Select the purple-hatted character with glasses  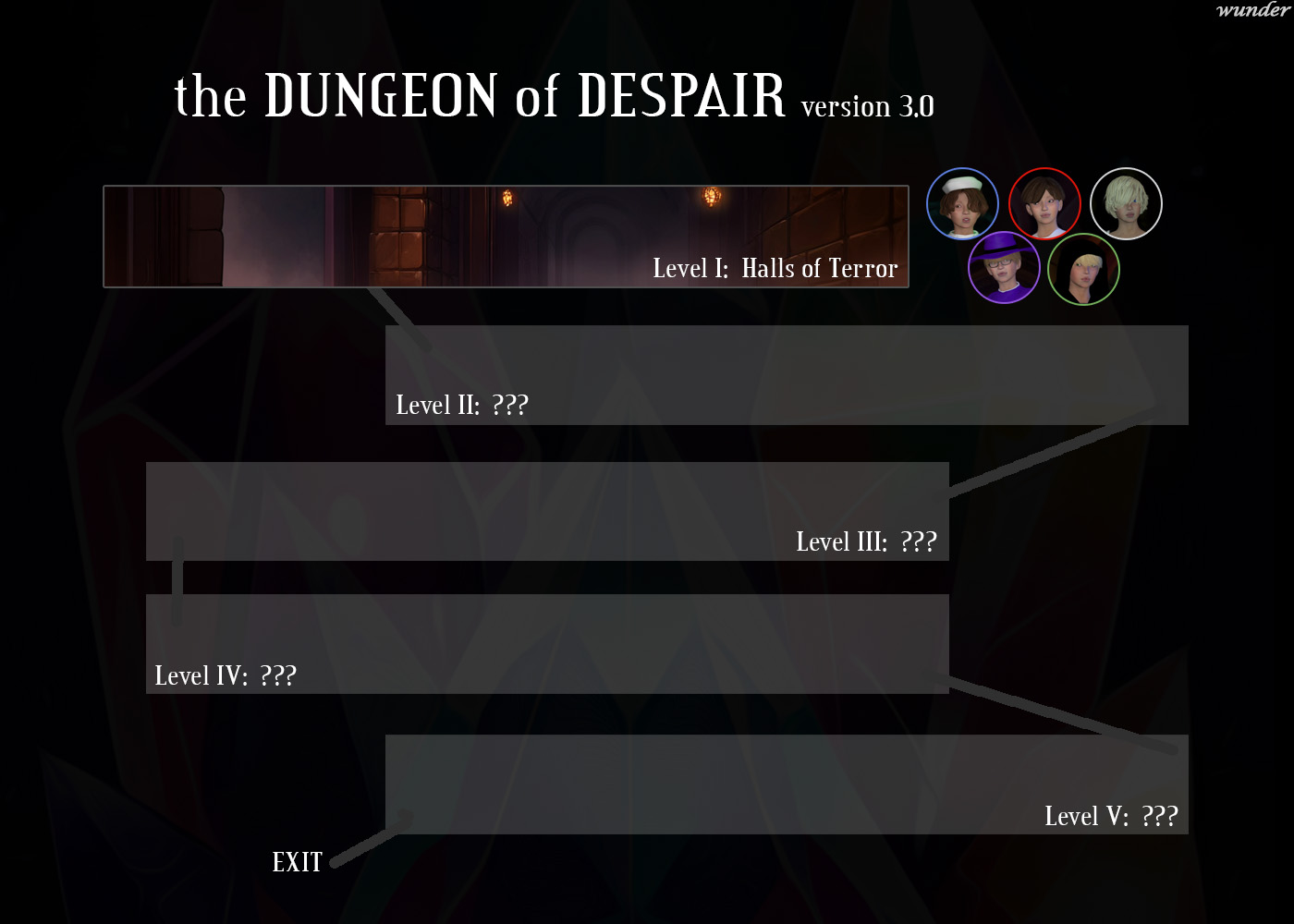1004,267
